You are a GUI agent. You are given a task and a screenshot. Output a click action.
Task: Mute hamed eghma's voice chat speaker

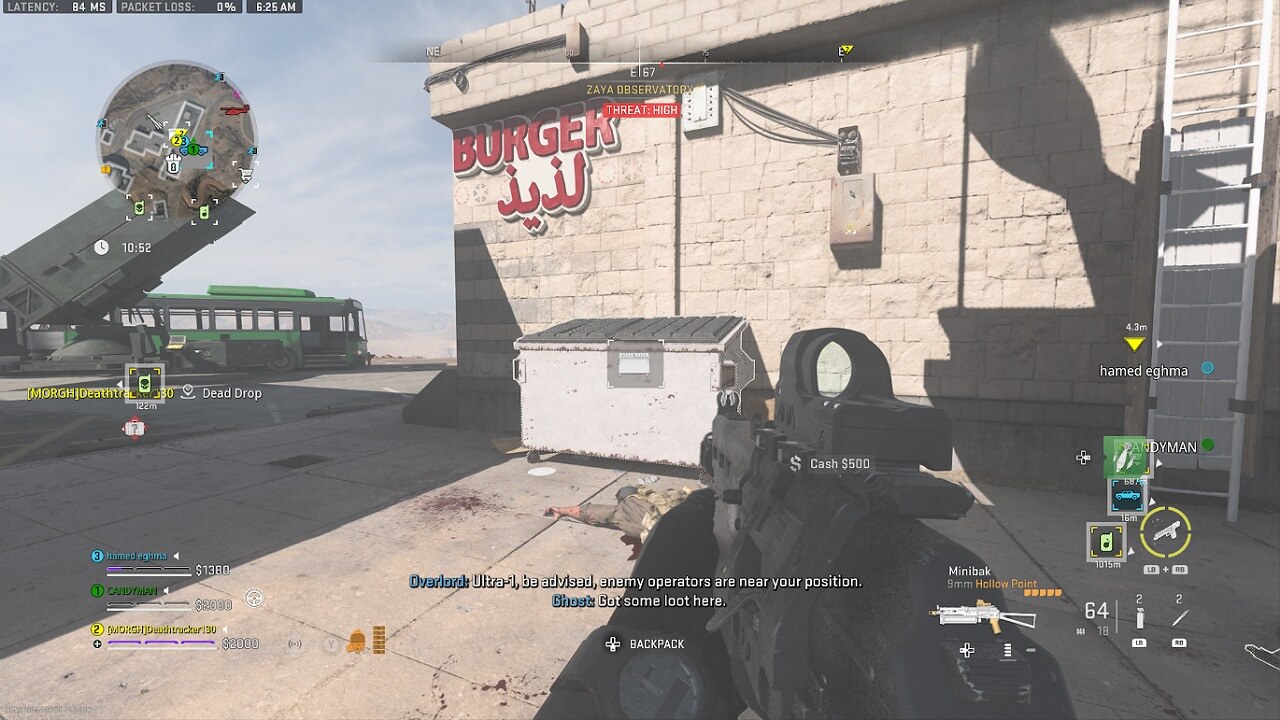176,557
